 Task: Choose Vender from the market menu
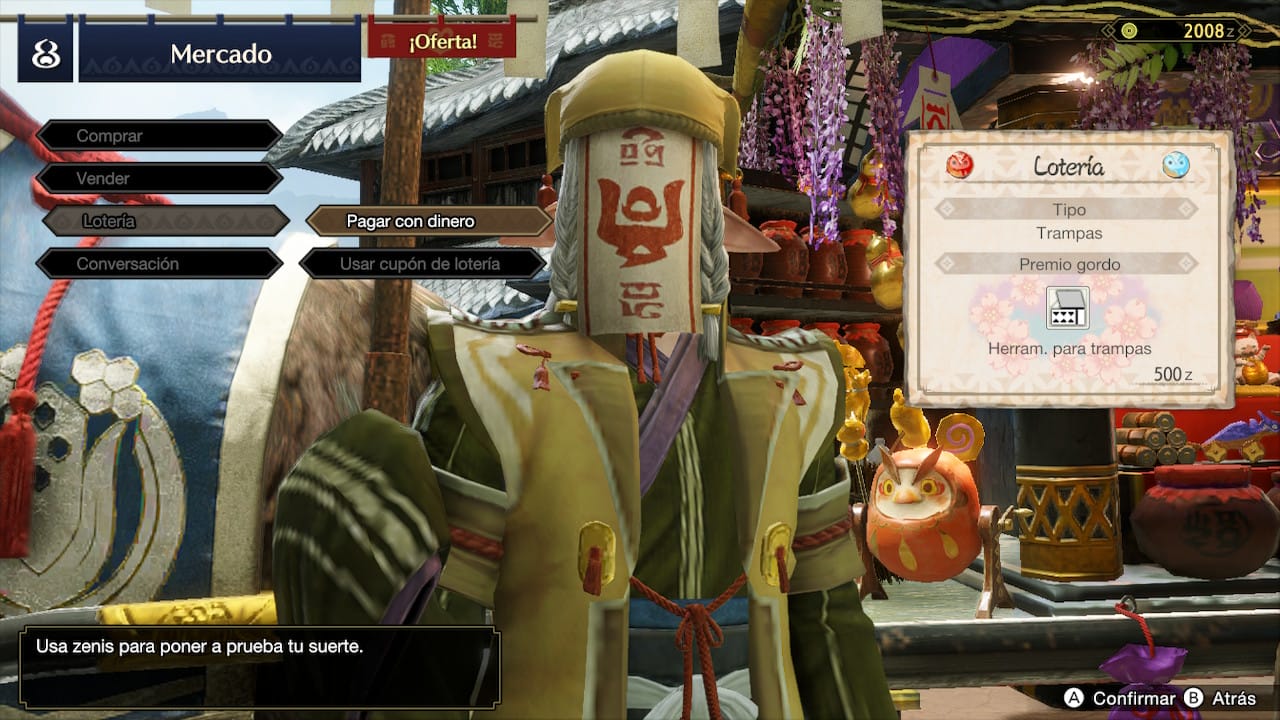pos(160,178)
